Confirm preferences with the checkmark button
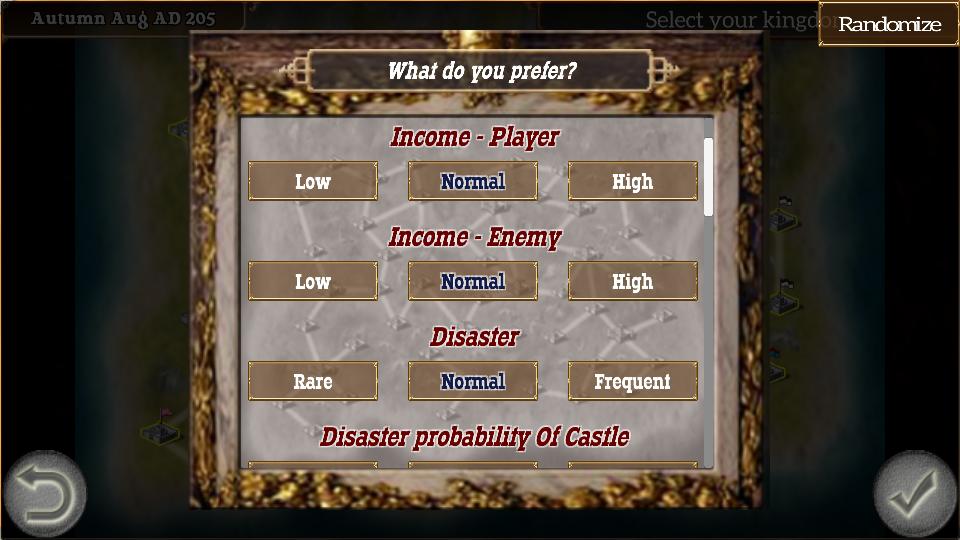Image resolution: width=960 pixels, height=540 pixels. [x=915, y=494]
